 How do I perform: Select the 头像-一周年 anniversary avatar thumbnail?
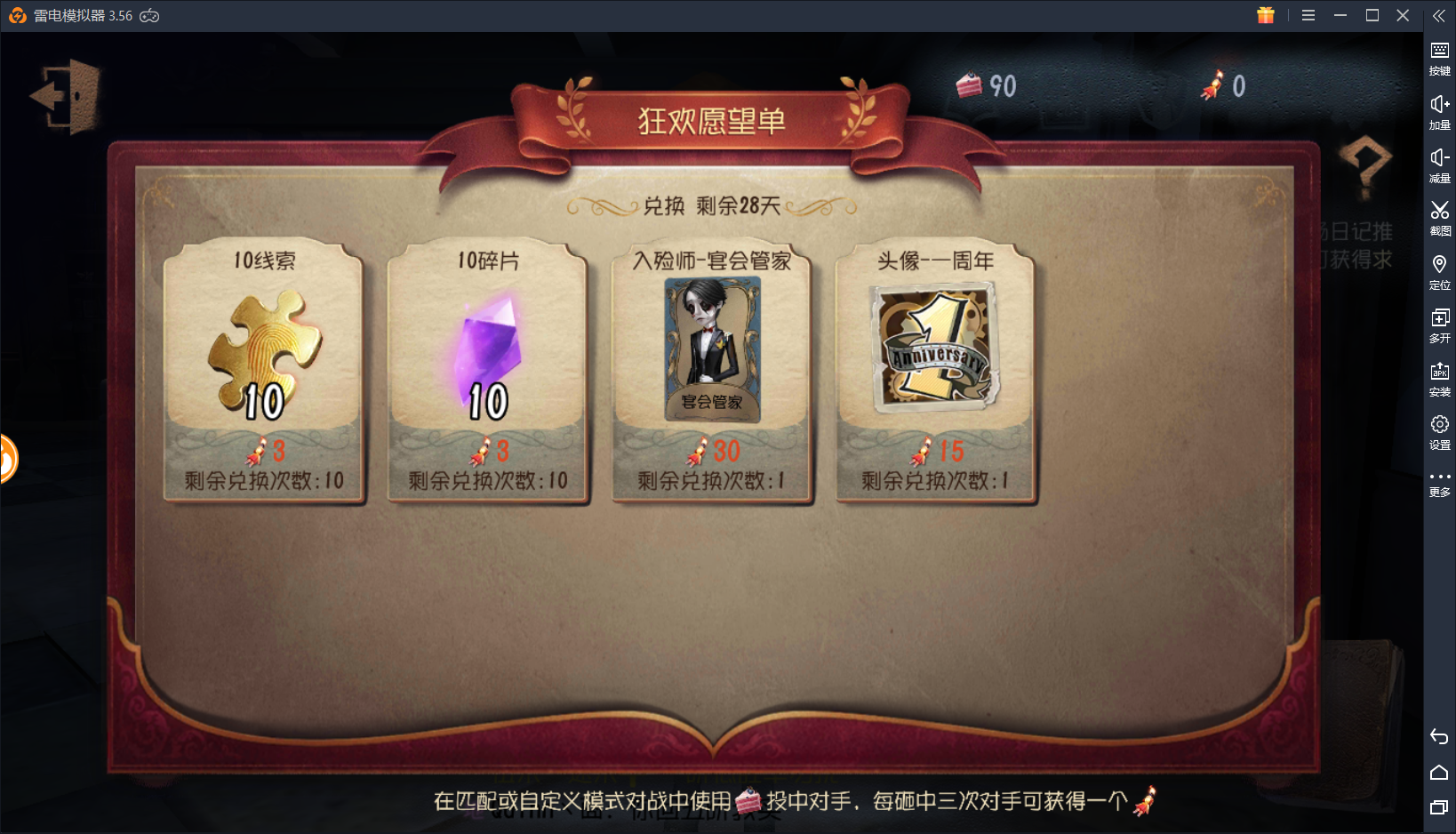933,351
